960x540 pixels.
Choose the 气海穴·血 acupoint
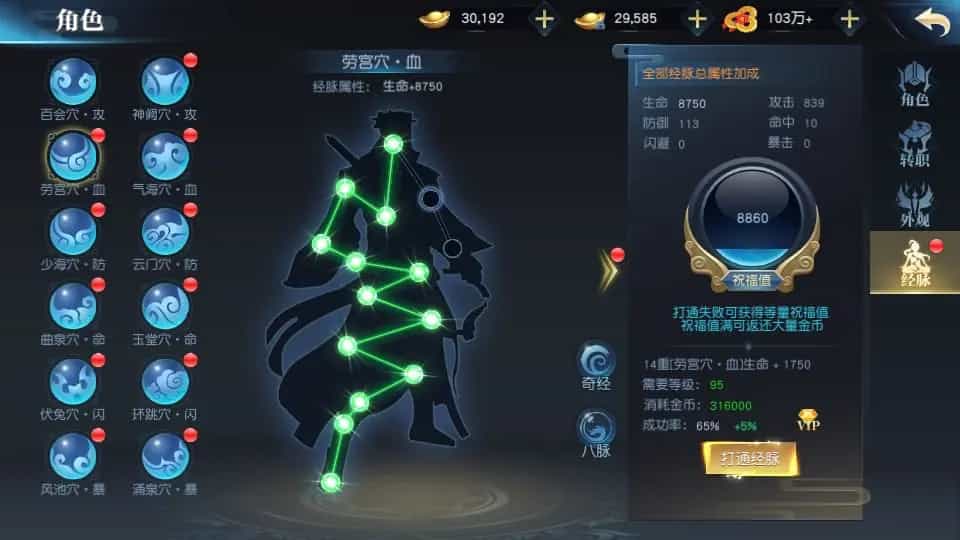point(165,157)
